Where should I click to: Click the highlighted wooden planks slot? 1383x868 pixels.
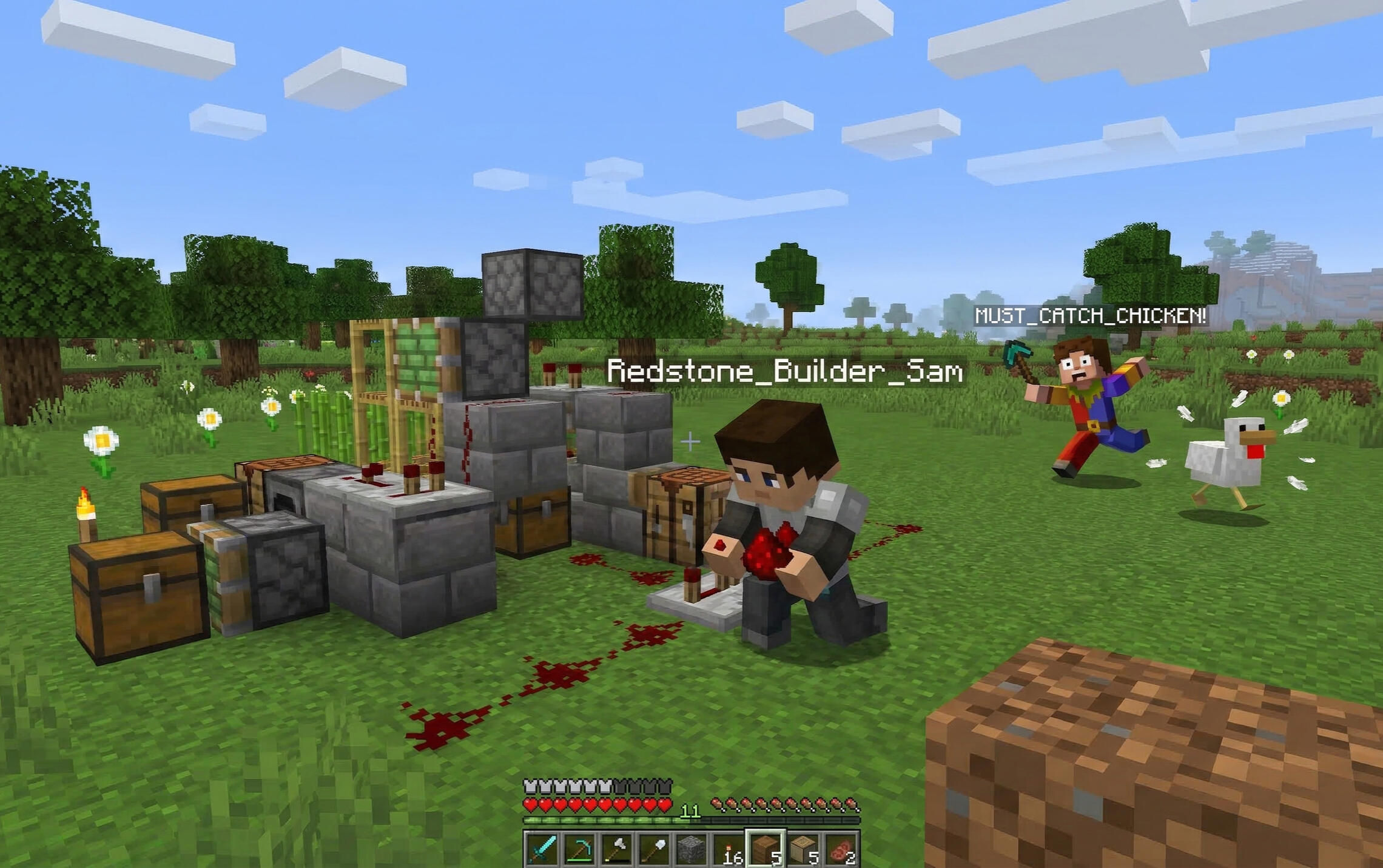tap(766, 849)
